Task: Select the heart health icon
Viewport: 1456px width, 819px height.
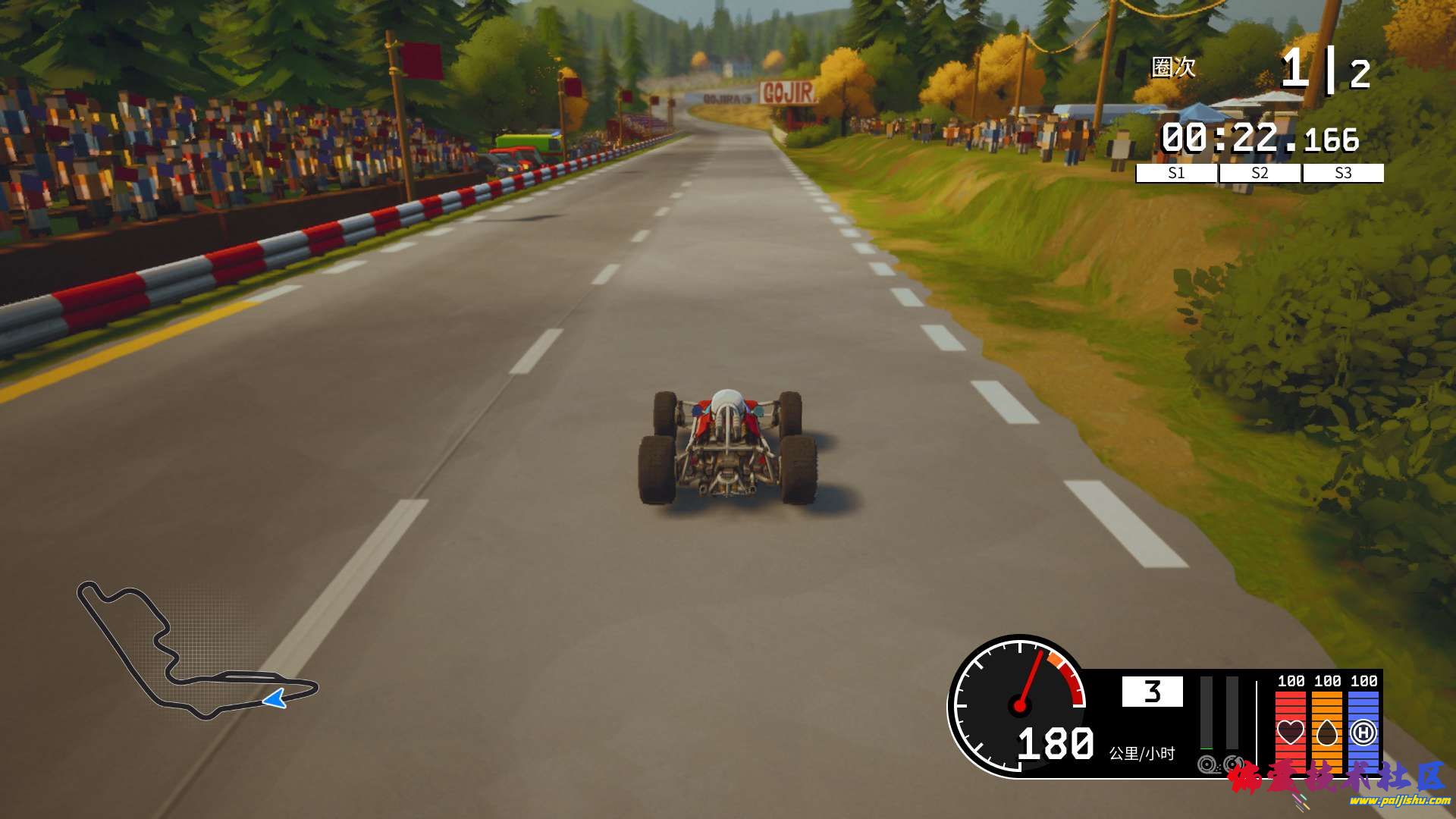Action: 1291,732
